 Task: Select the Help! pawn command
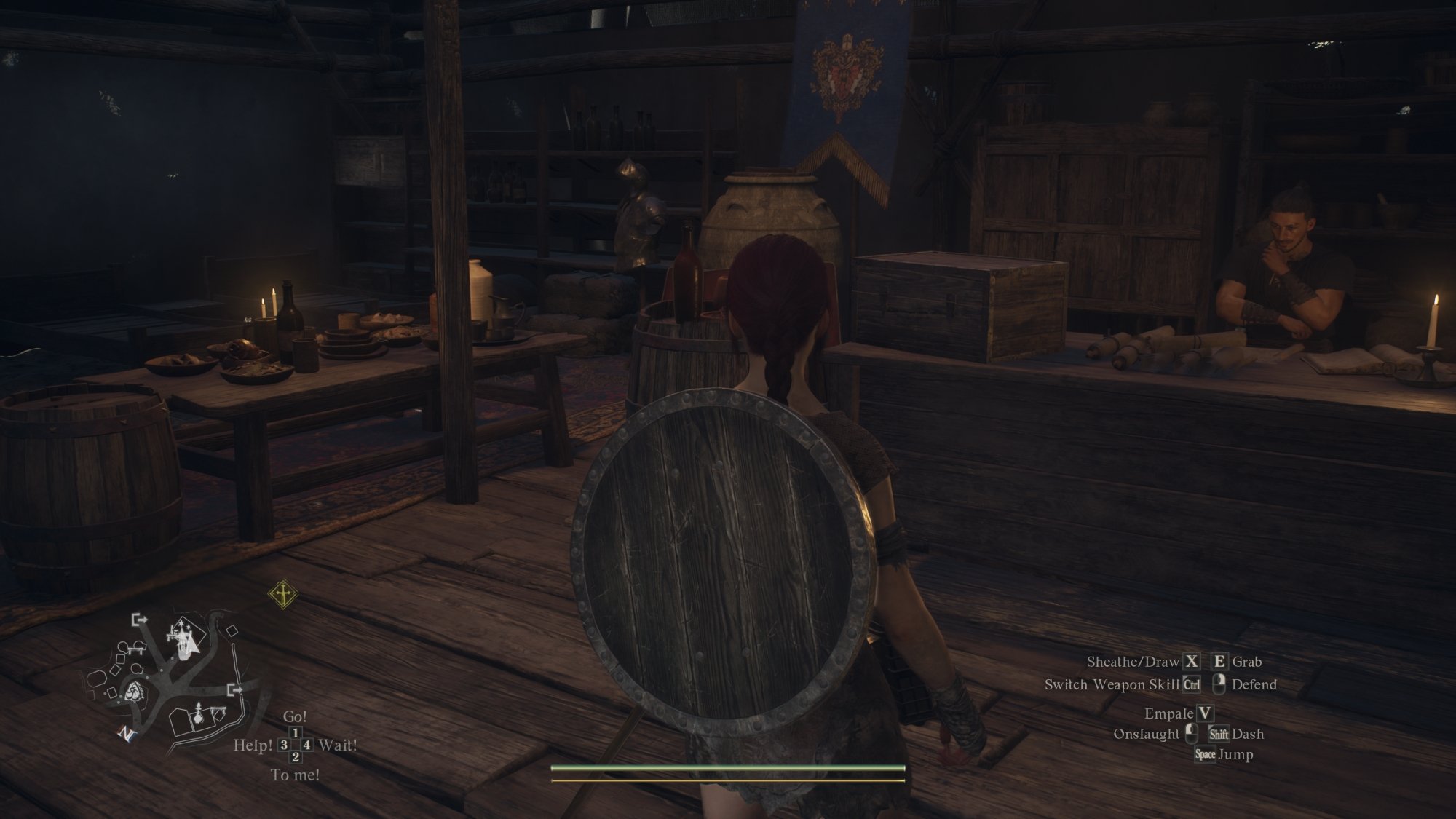(x=253, y=746)
